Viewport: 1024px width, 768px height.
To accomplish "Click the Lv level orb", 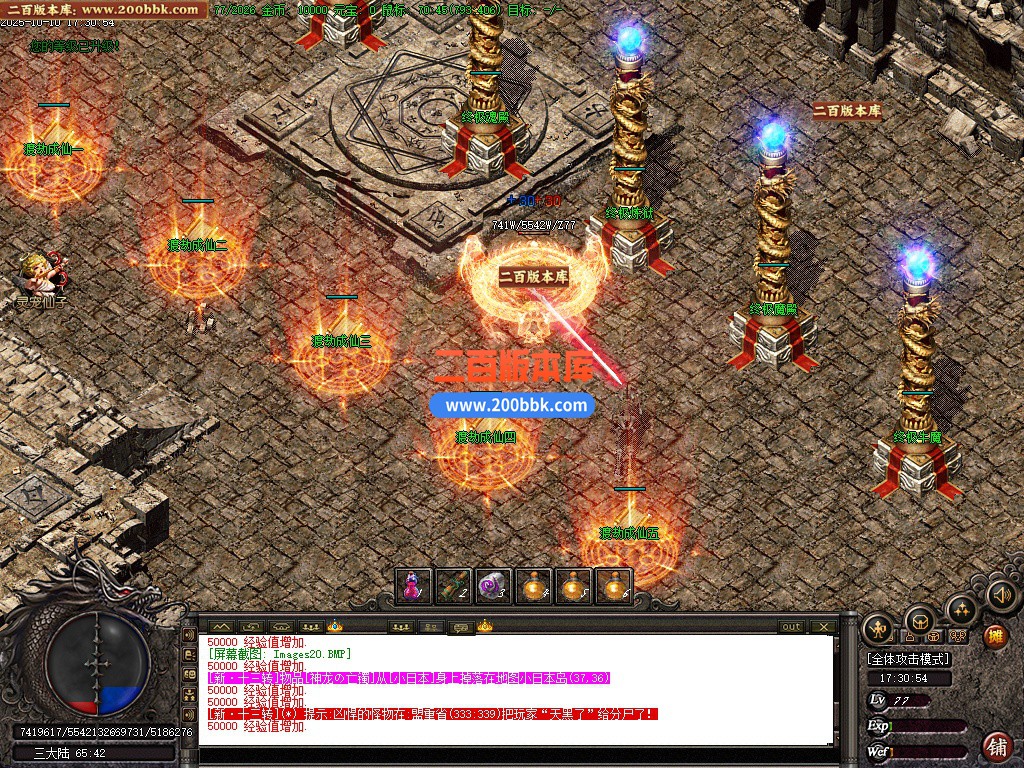I will pos(878,700).
